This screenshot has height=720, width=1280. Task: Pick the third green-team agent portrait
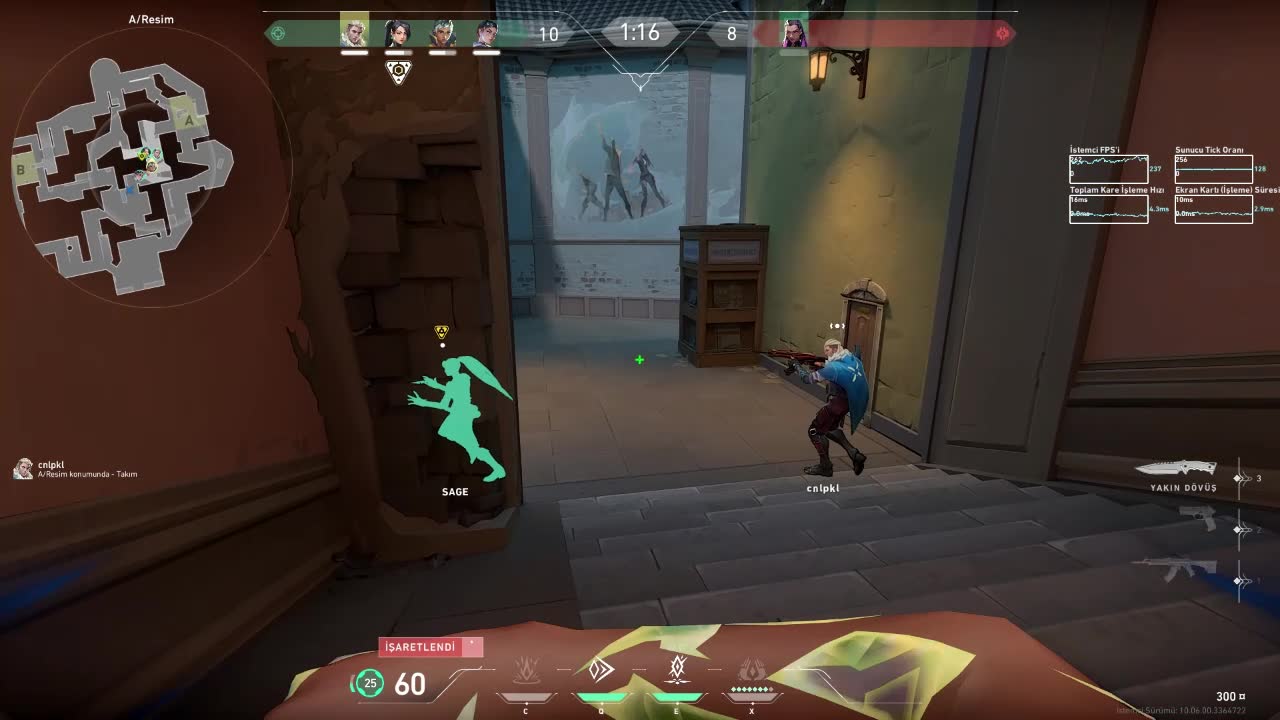click(x=442, y=34)
